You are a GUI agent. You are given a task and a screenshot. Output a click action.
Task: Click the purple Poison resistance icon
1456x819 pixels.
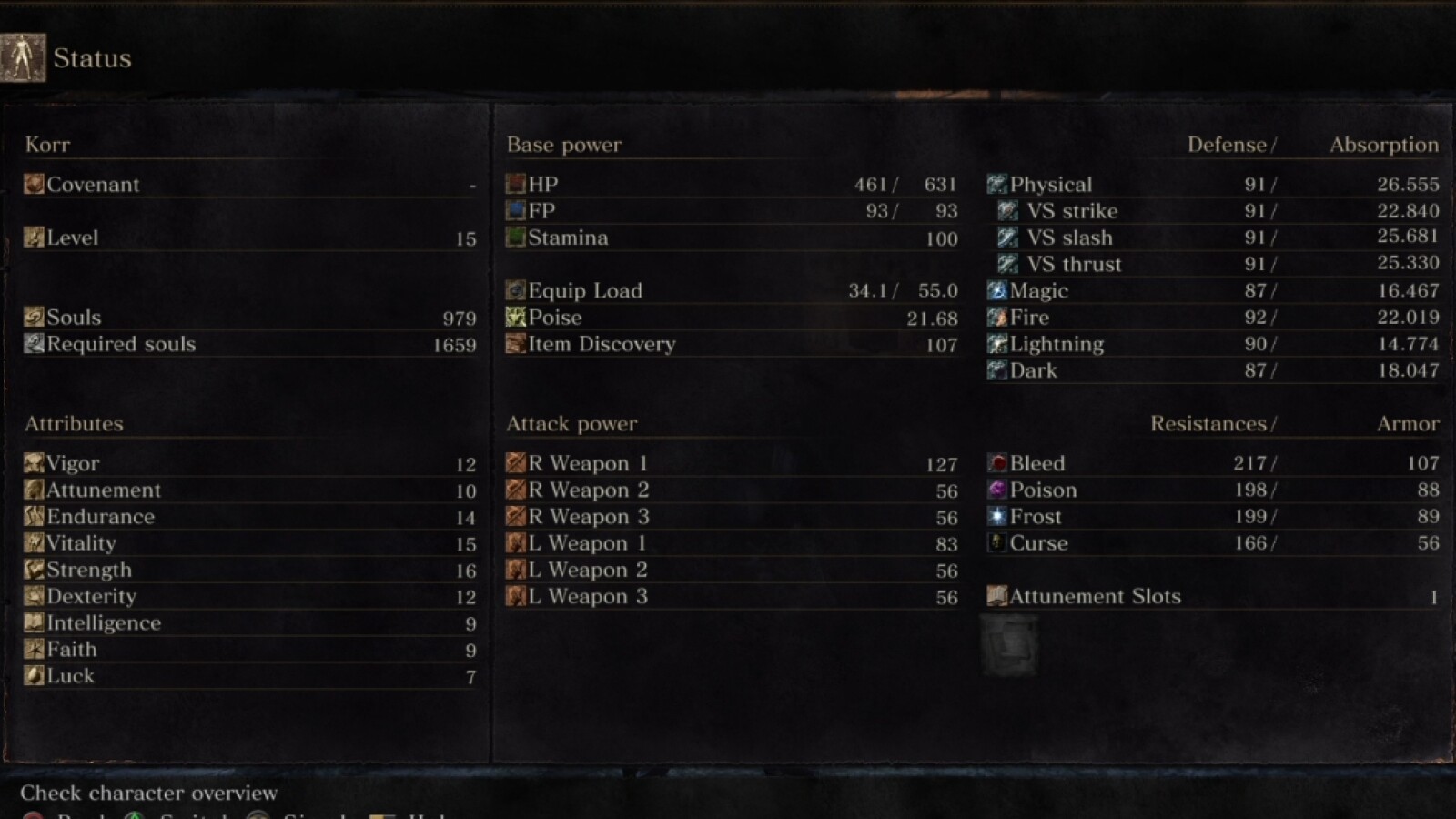[996, 490]
